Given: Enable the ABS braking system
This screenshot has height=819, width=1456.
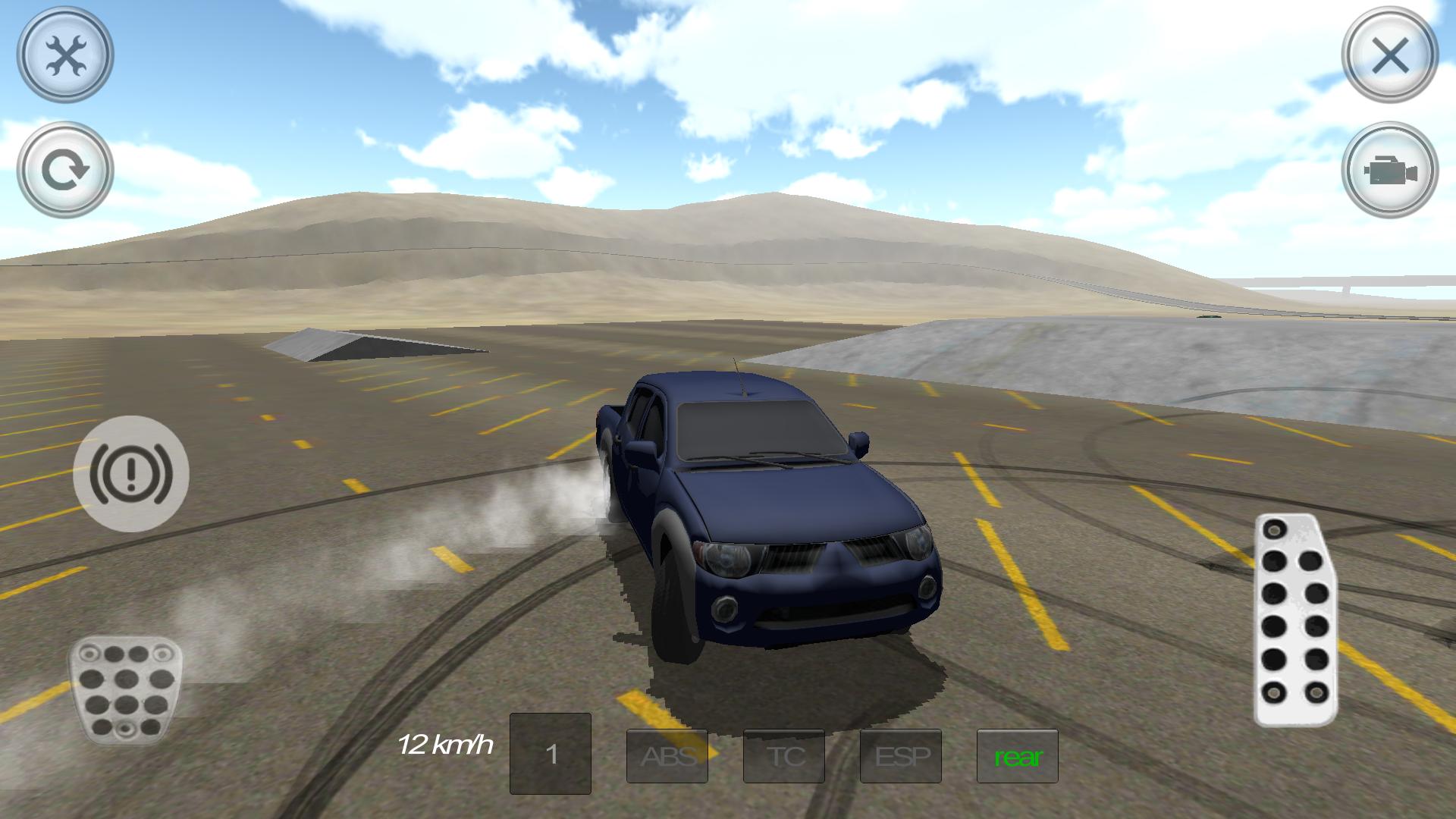Looking at the screenshot, I should click(667, 756).
